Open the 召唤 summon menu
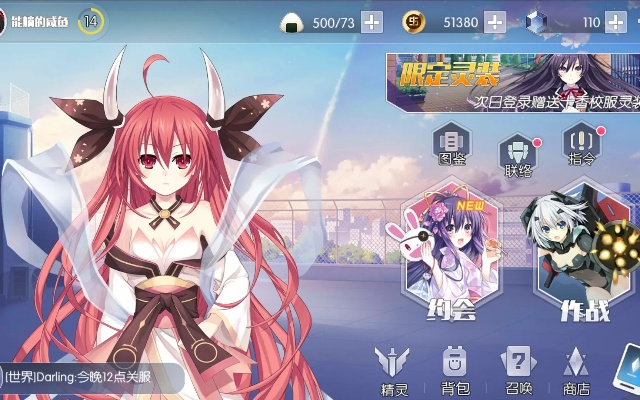The height and width of the screenshot is (400, 640). 517,370
